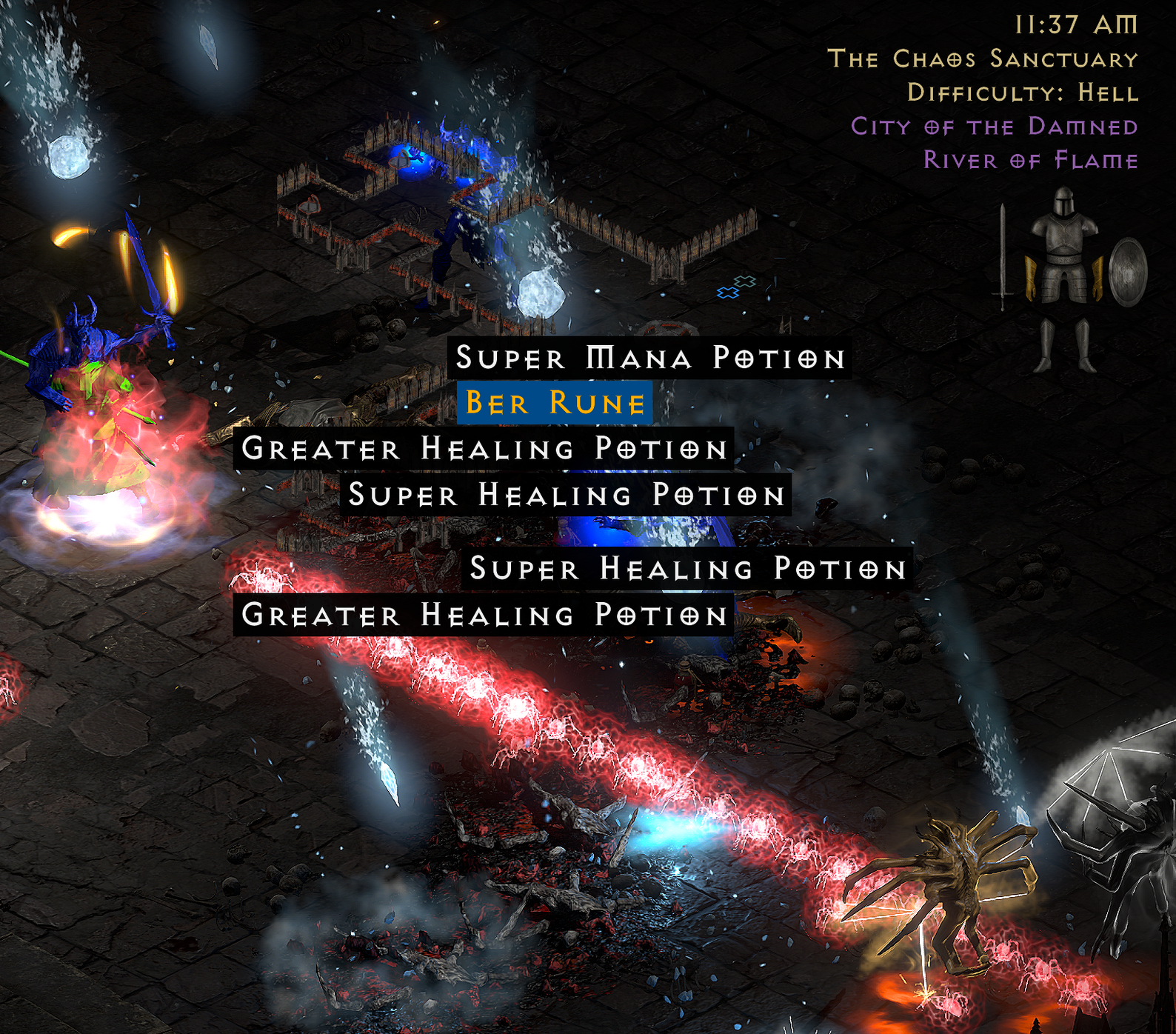Image resolution: width=1176 pixels, height=1034 pixels.
Task: Pick up the bottom Greater Healing Potion
Action: [481, 615]
